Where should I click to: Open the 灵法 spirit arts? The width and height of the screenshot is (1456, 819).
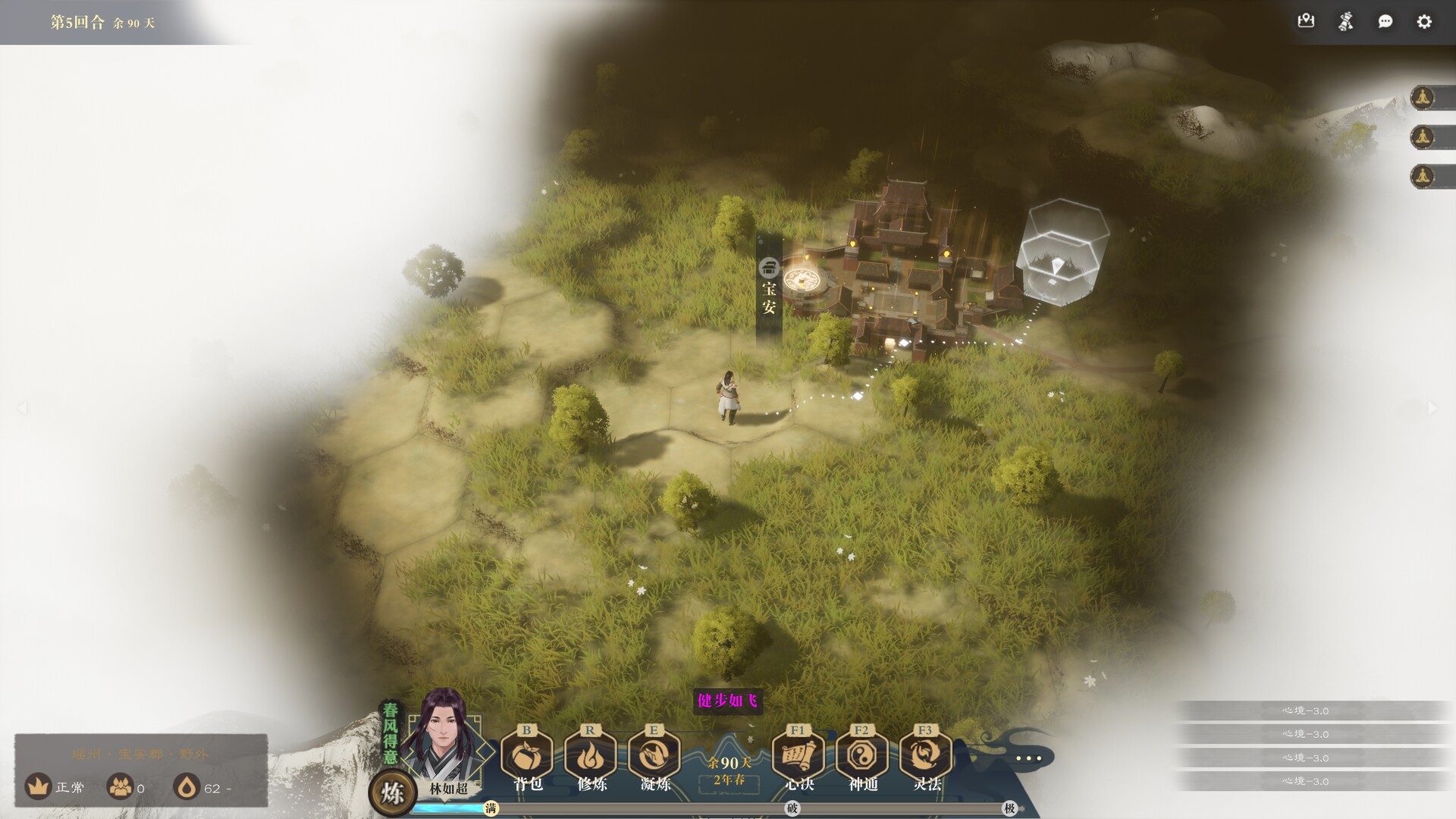926,756
